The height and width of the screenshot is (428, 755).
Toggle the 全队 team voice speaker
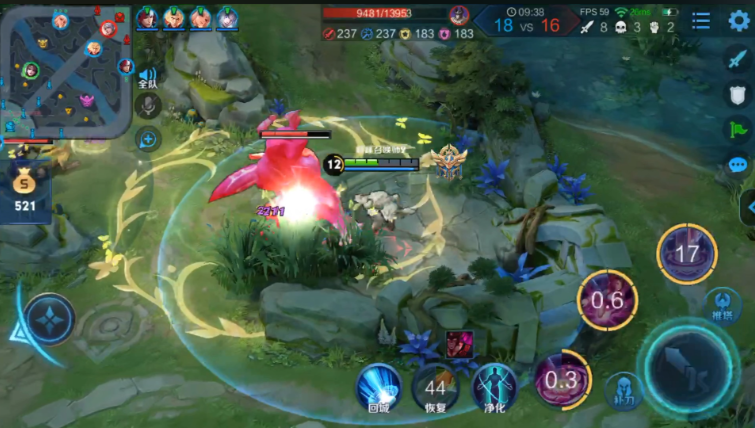pos(148,77)
